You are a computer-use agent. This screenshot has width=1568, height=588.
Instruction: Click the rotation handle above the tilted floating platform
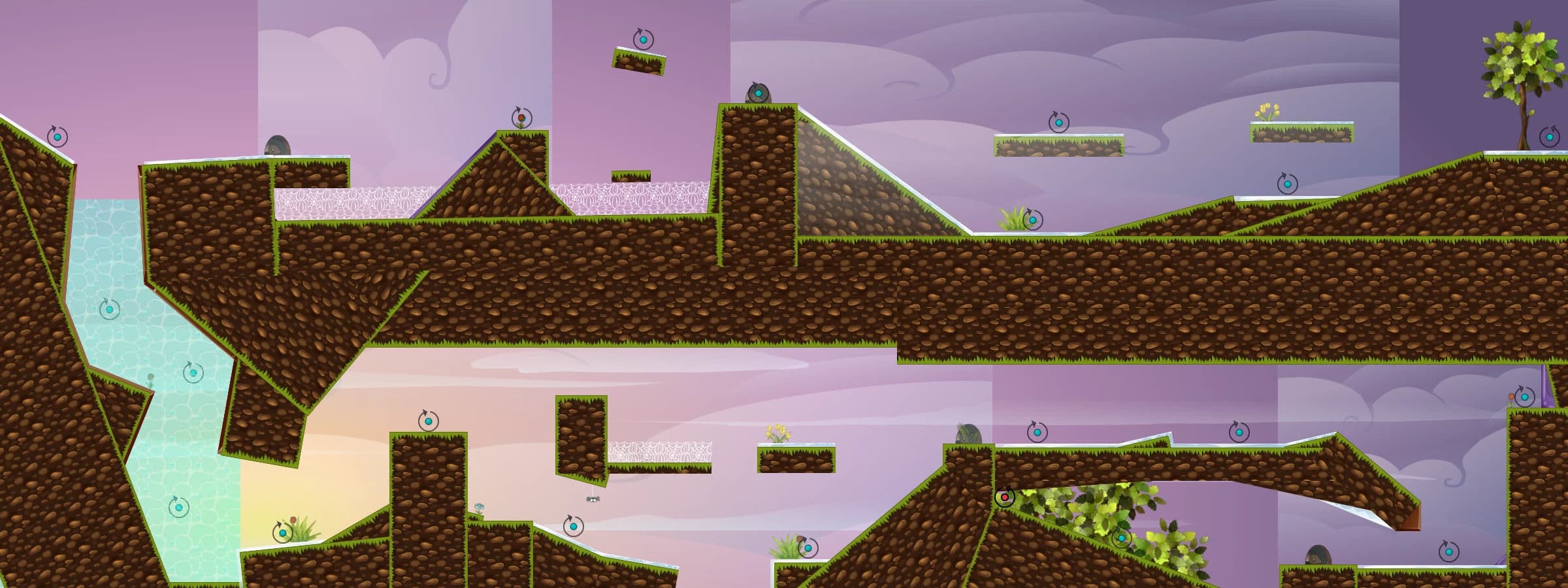click(644, 40)
